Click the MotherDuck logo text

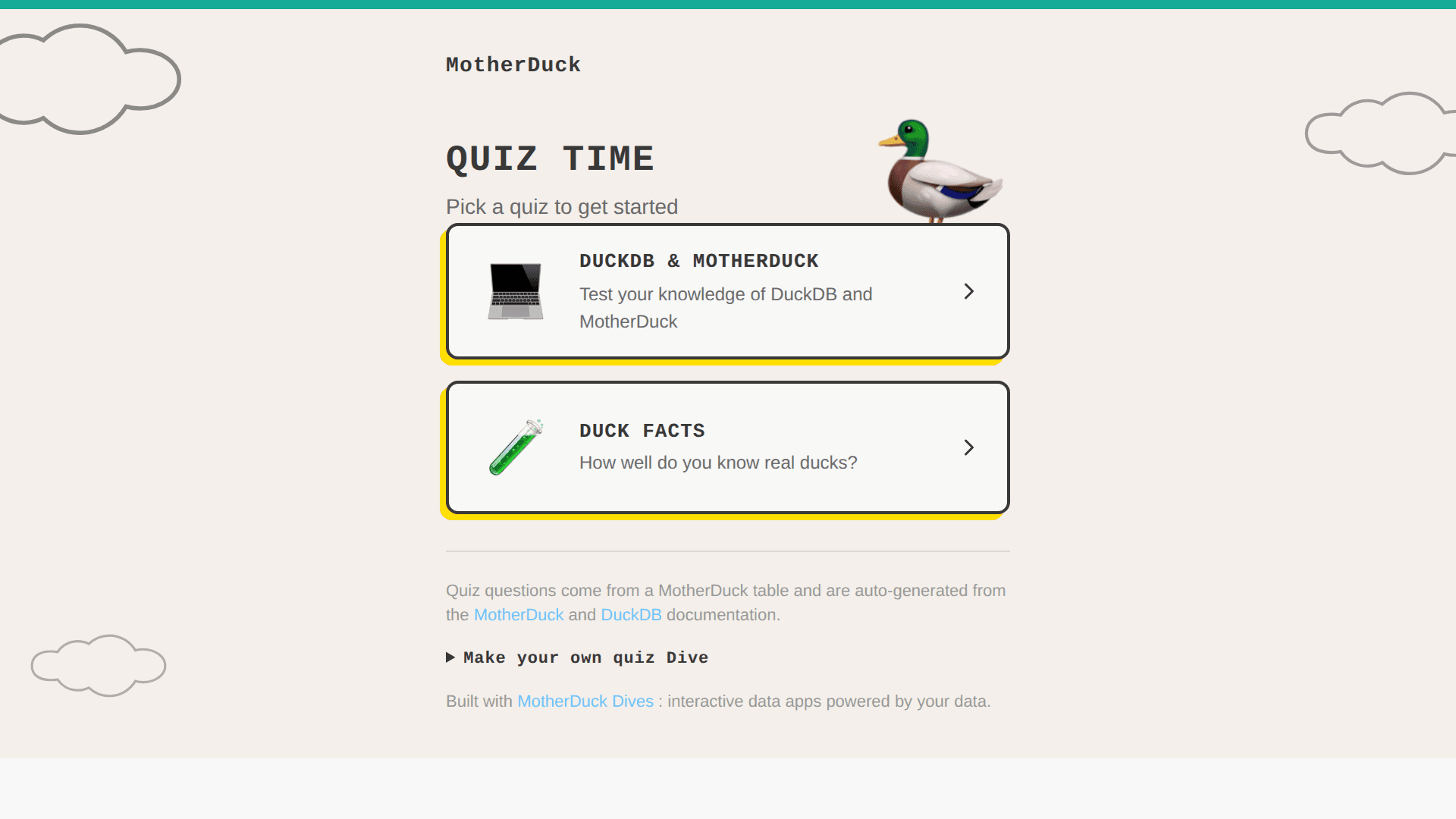pos(513,65)
